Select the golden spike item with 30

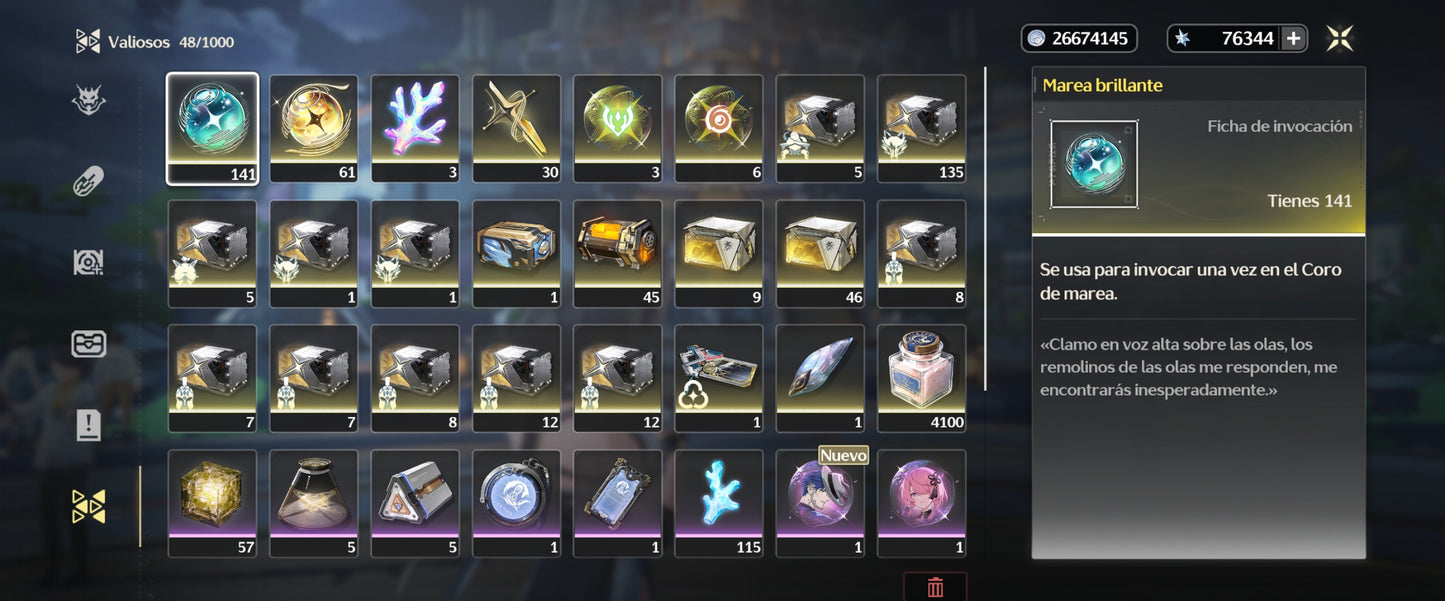(x=517, y=127)
